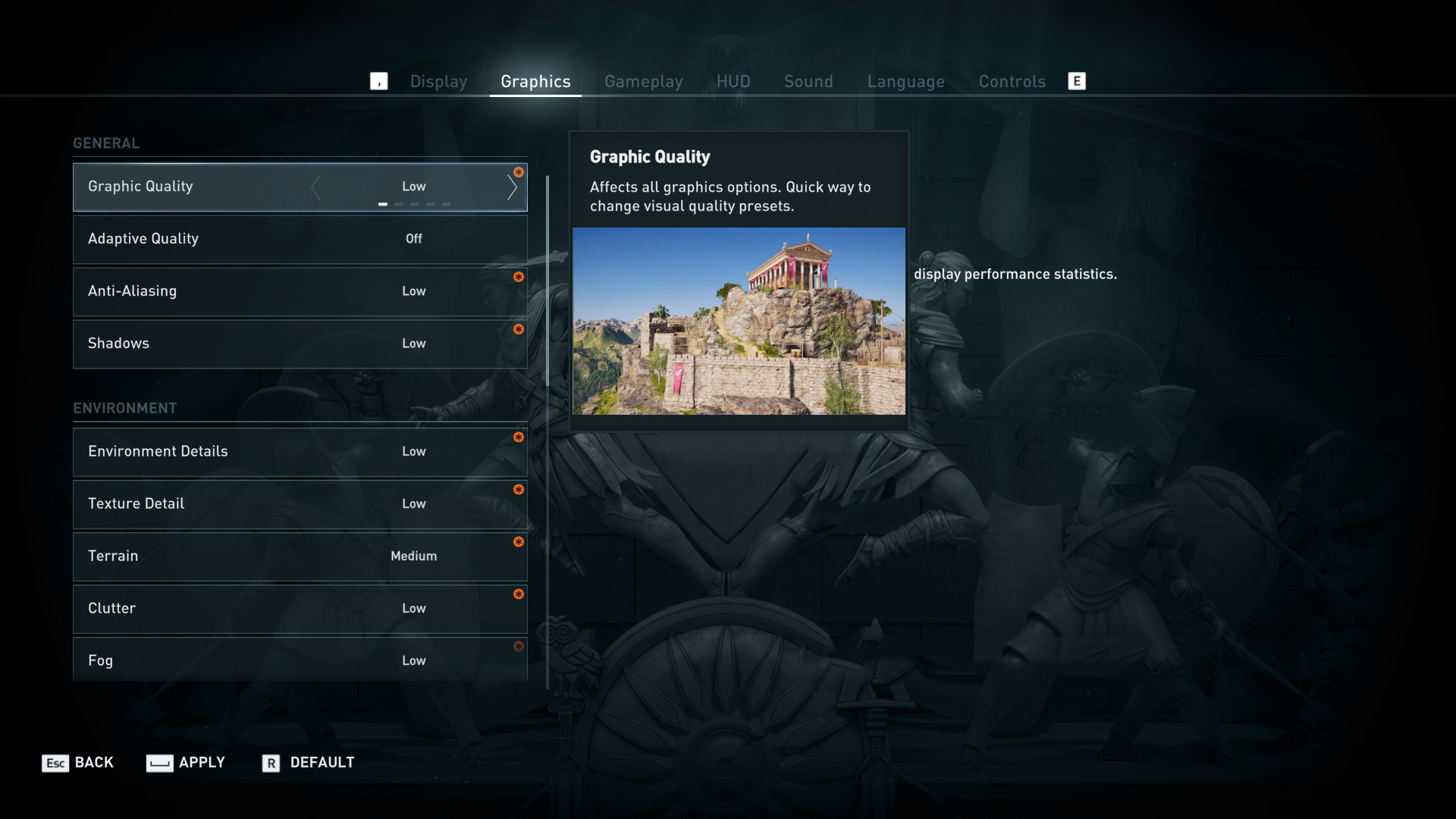Click the Esc key icon next to BACK

[x=53, y=763]
